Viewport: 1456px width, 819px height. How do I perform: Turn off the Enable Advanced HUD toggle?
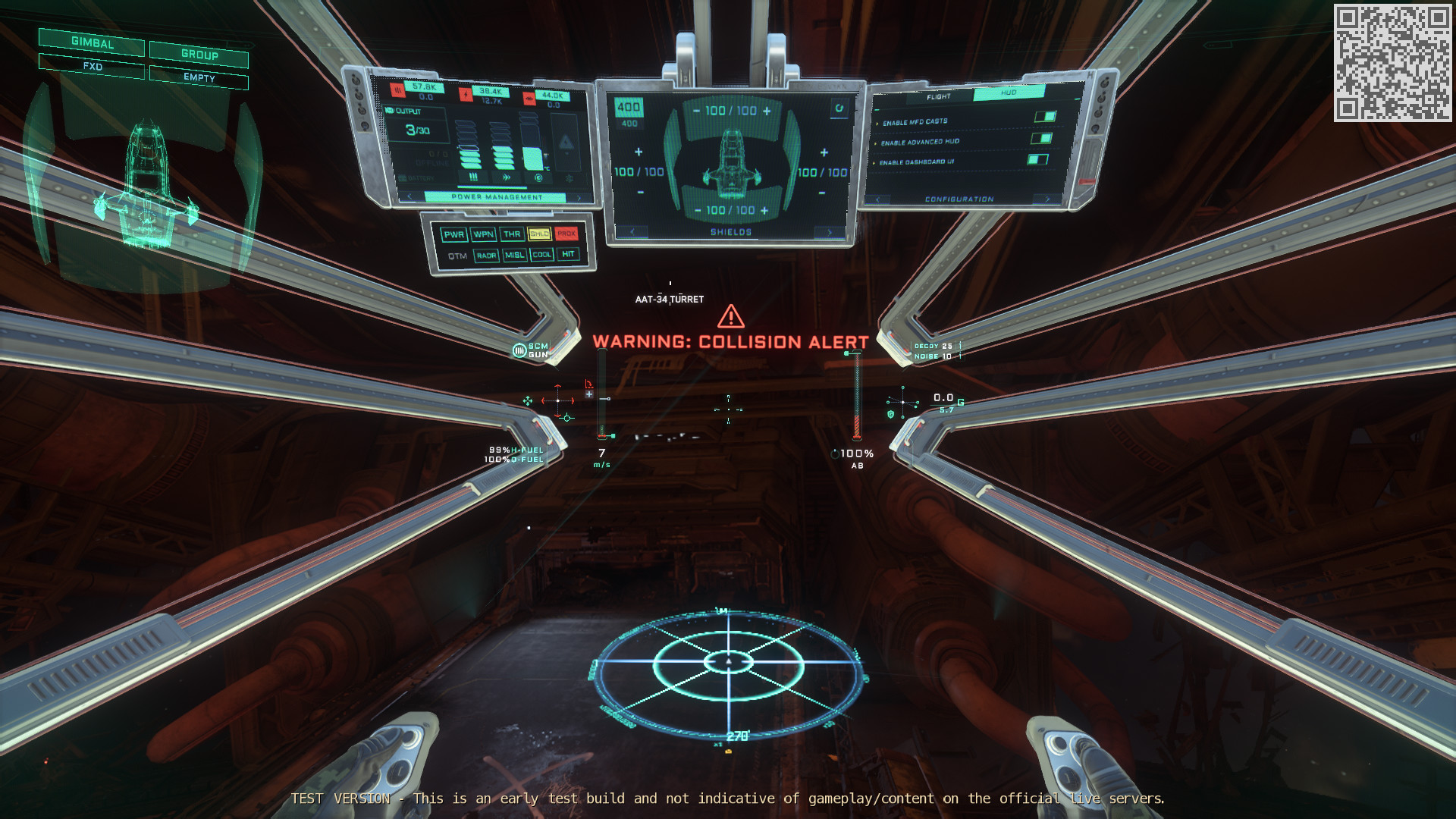pyautogui.click(x=1041, y=139)
